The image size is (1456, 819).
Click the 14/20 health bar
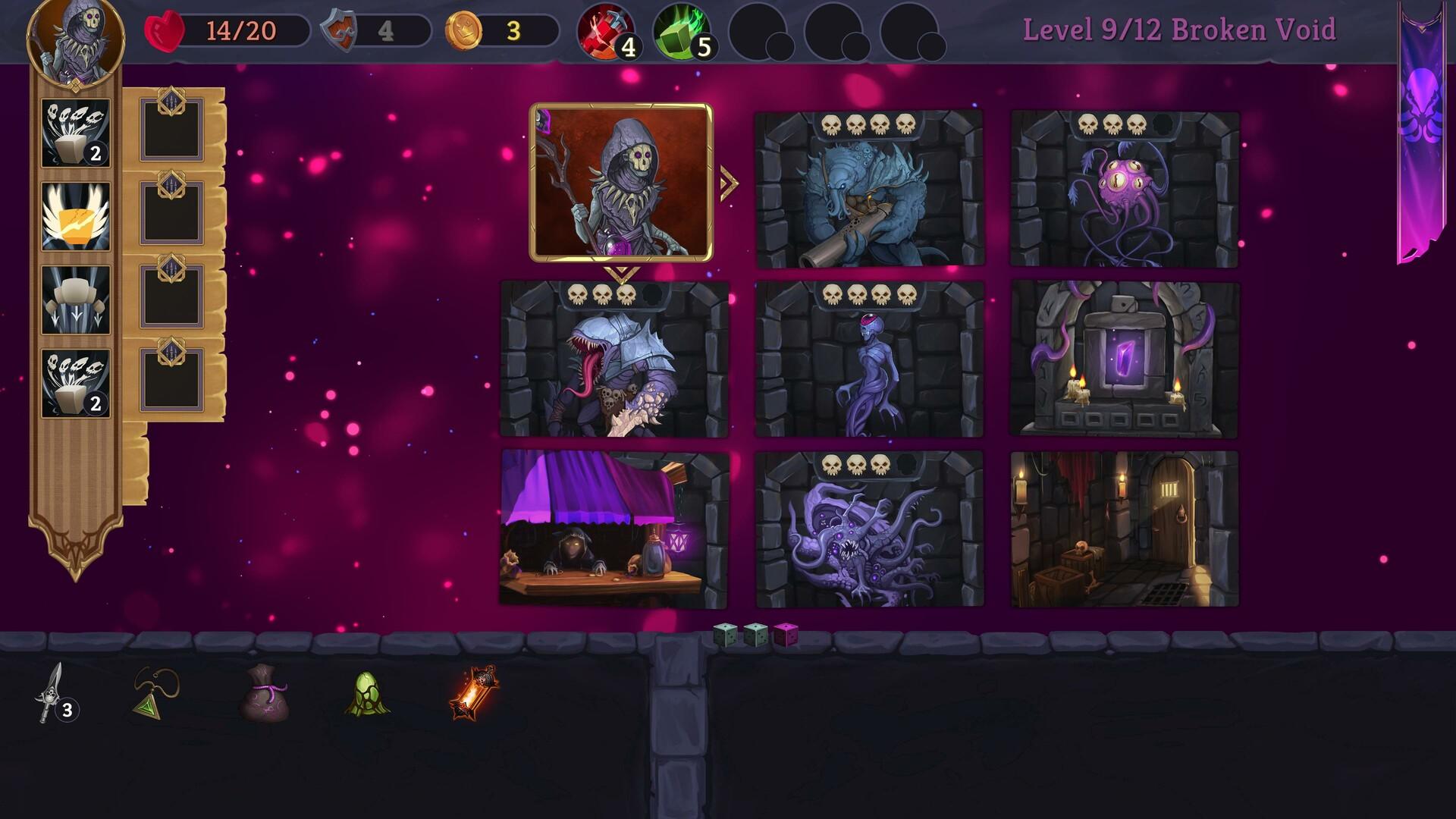click(x=227, y=30)
